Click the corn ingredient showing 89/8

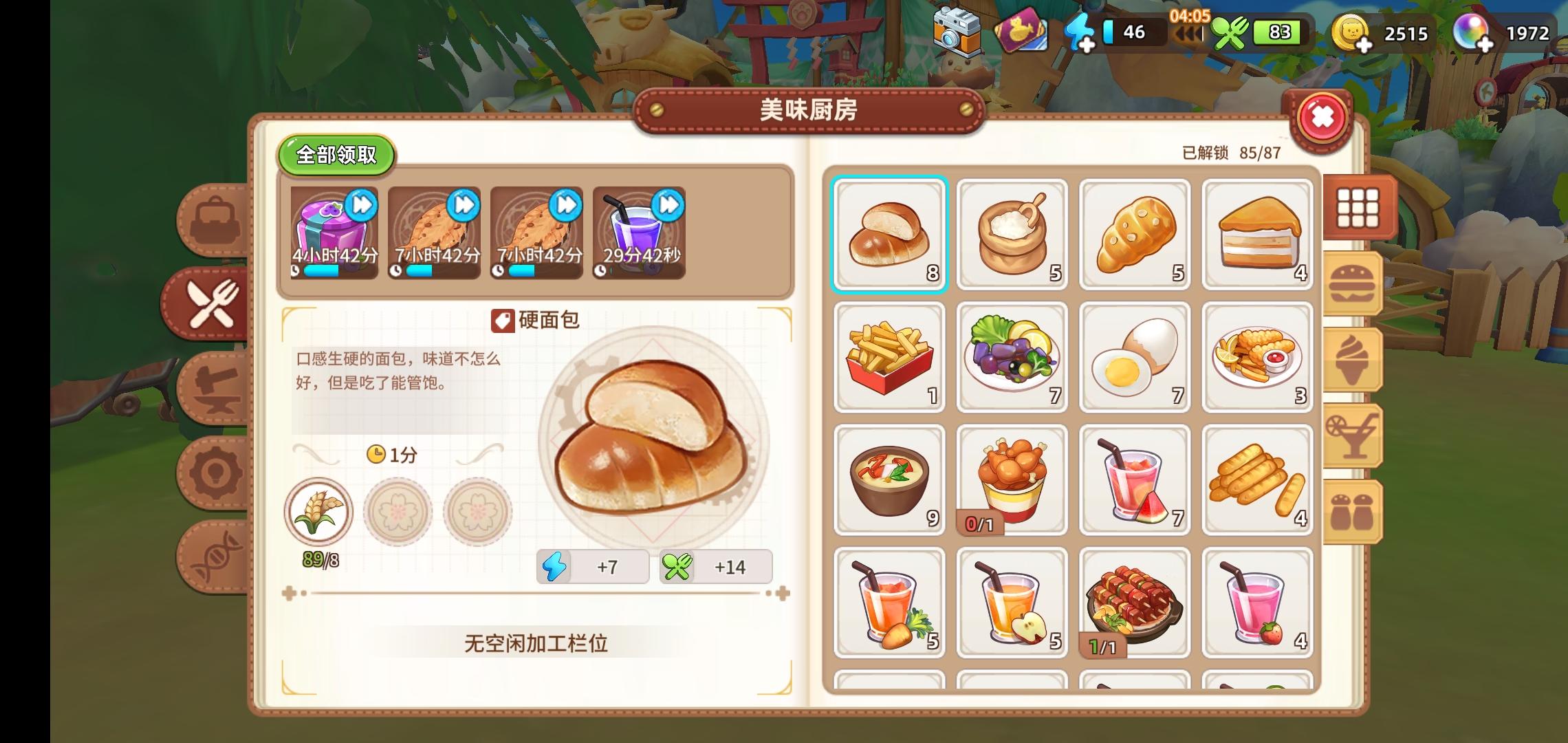320,510
